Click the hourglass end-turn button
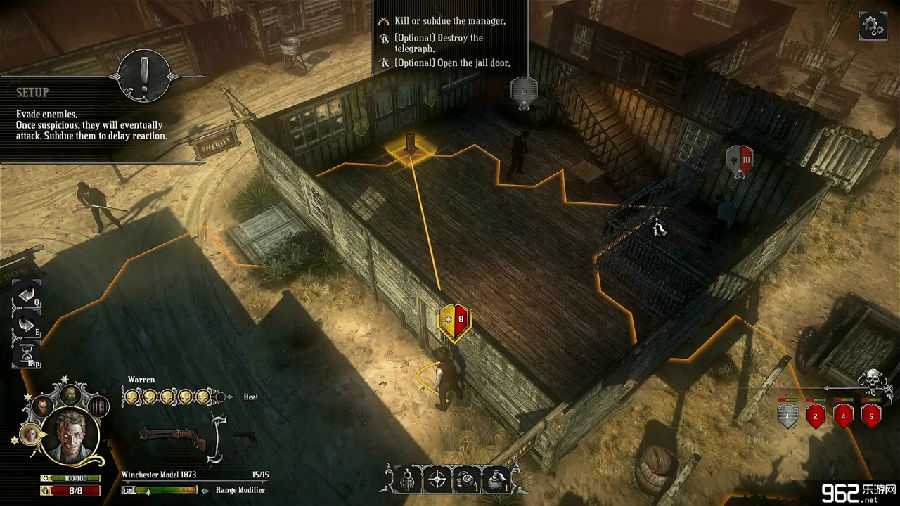This screenshot has width=900, height=506. click(28, 352)
